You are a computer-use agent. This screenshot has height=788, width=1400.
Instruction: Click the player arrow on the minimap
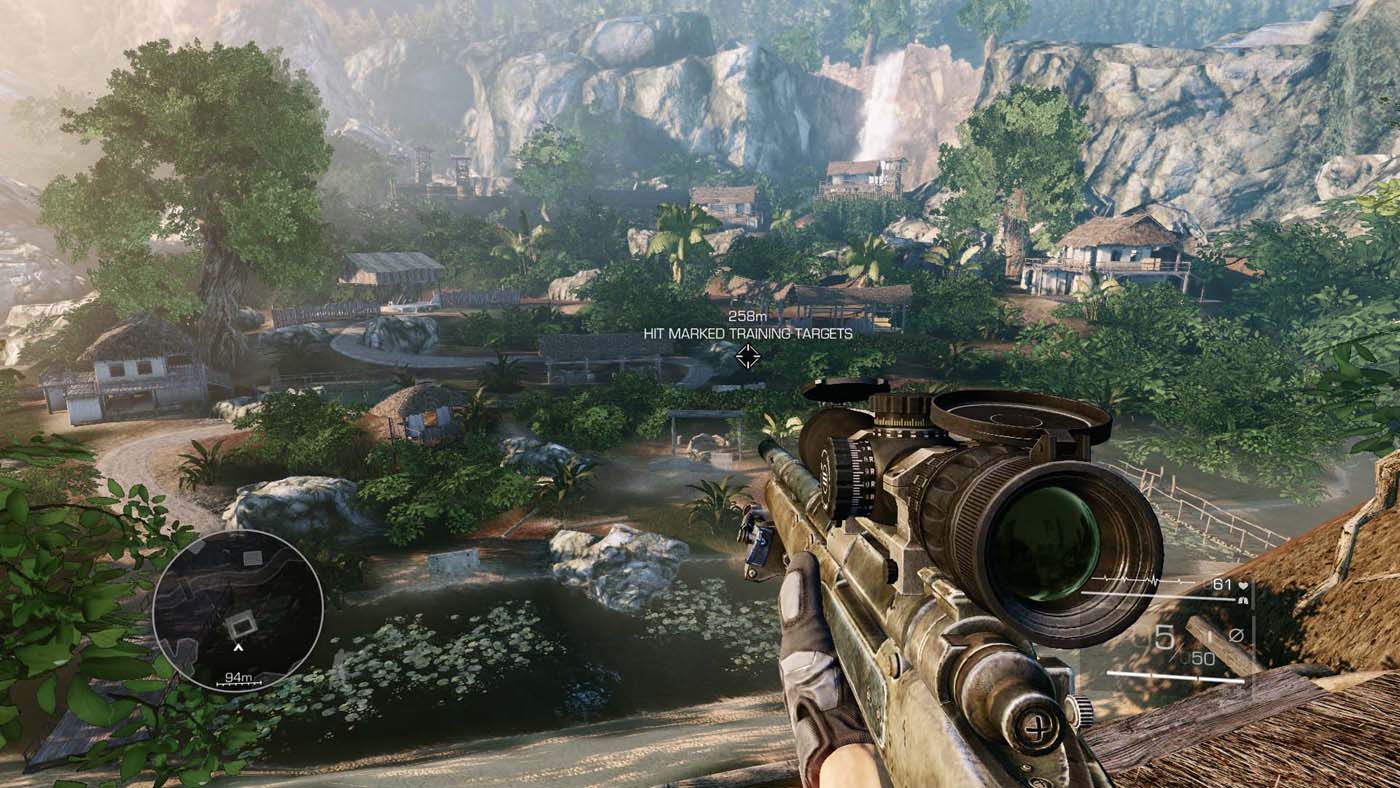(x=238, y=647)
